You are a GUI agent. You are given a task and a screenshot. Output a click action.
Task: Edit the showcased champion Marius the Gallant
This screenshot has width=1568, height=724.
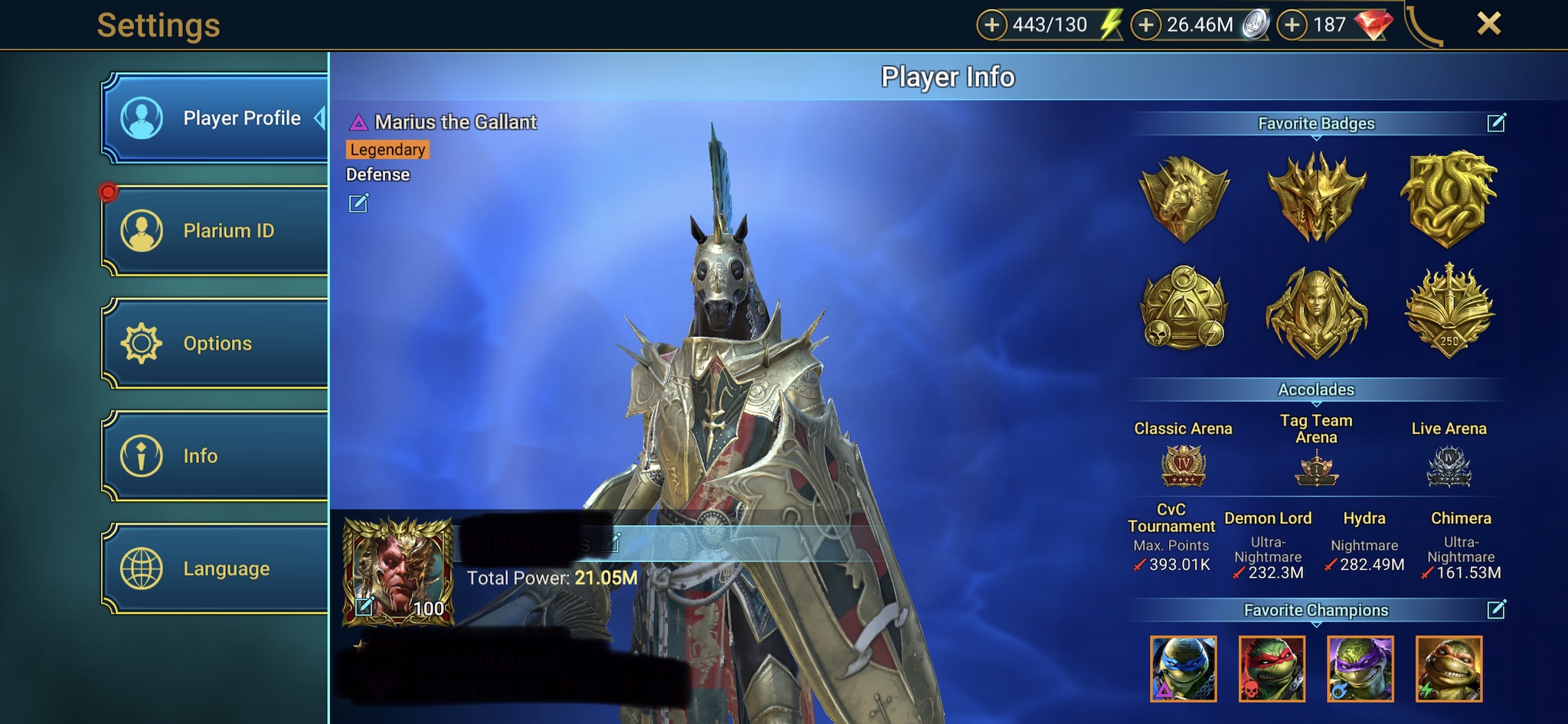click(x=358, y=203)
